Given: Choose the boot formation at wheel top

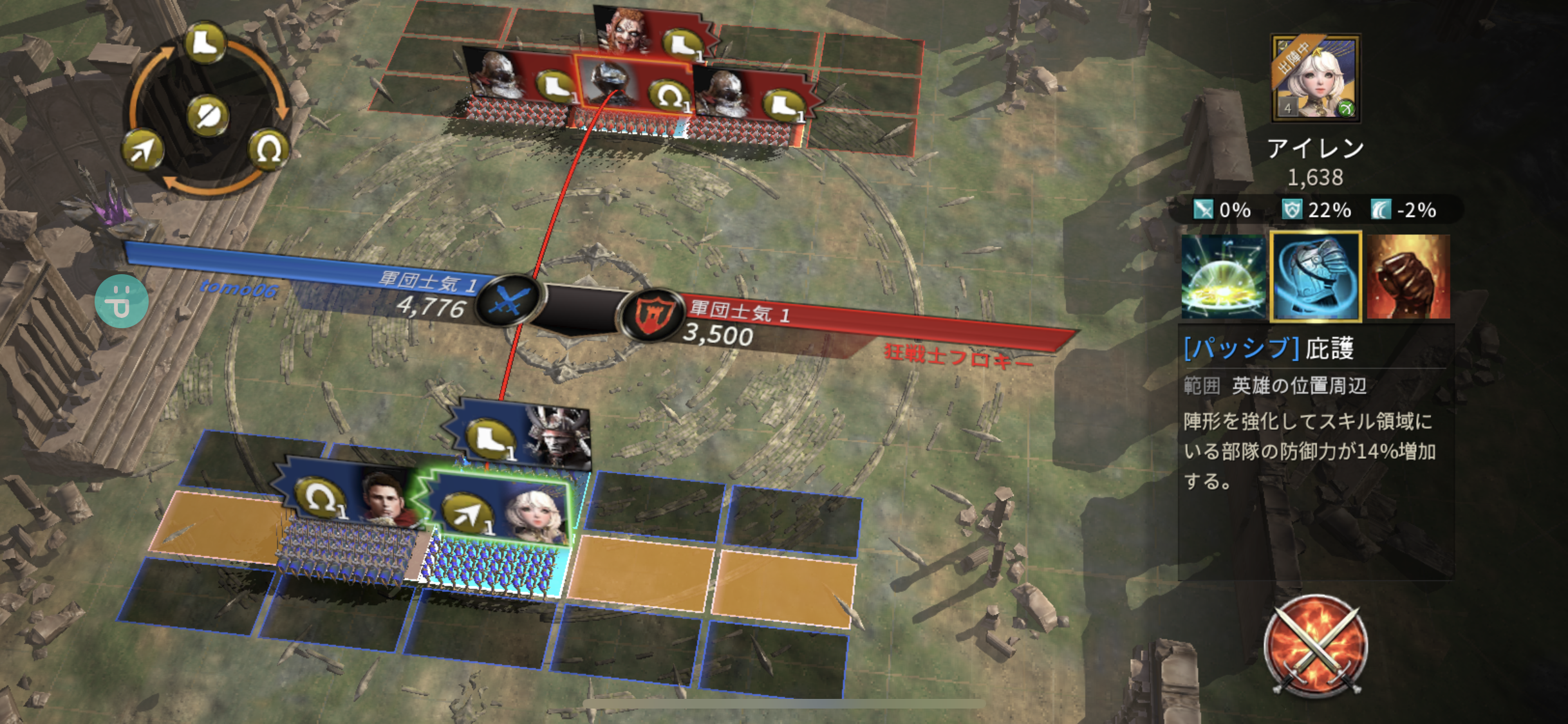Looking at the screenshot, I should 205,43.
